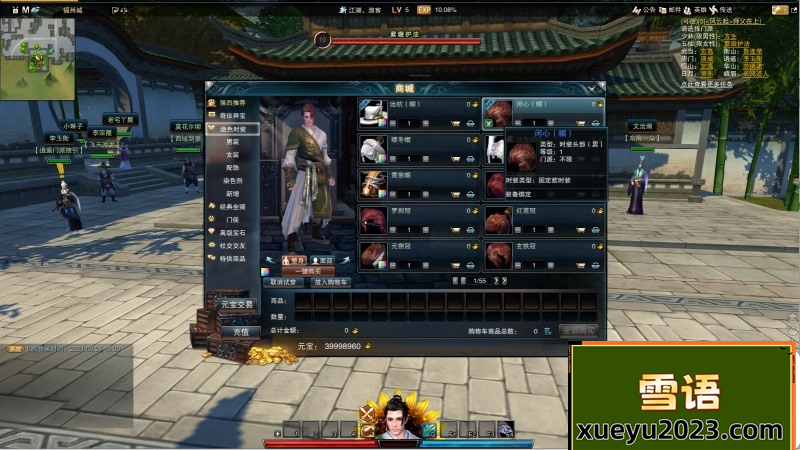Open 元宝交易 trading
The image size is (800, 450).
pyautogui.click(x=238, y=304)
